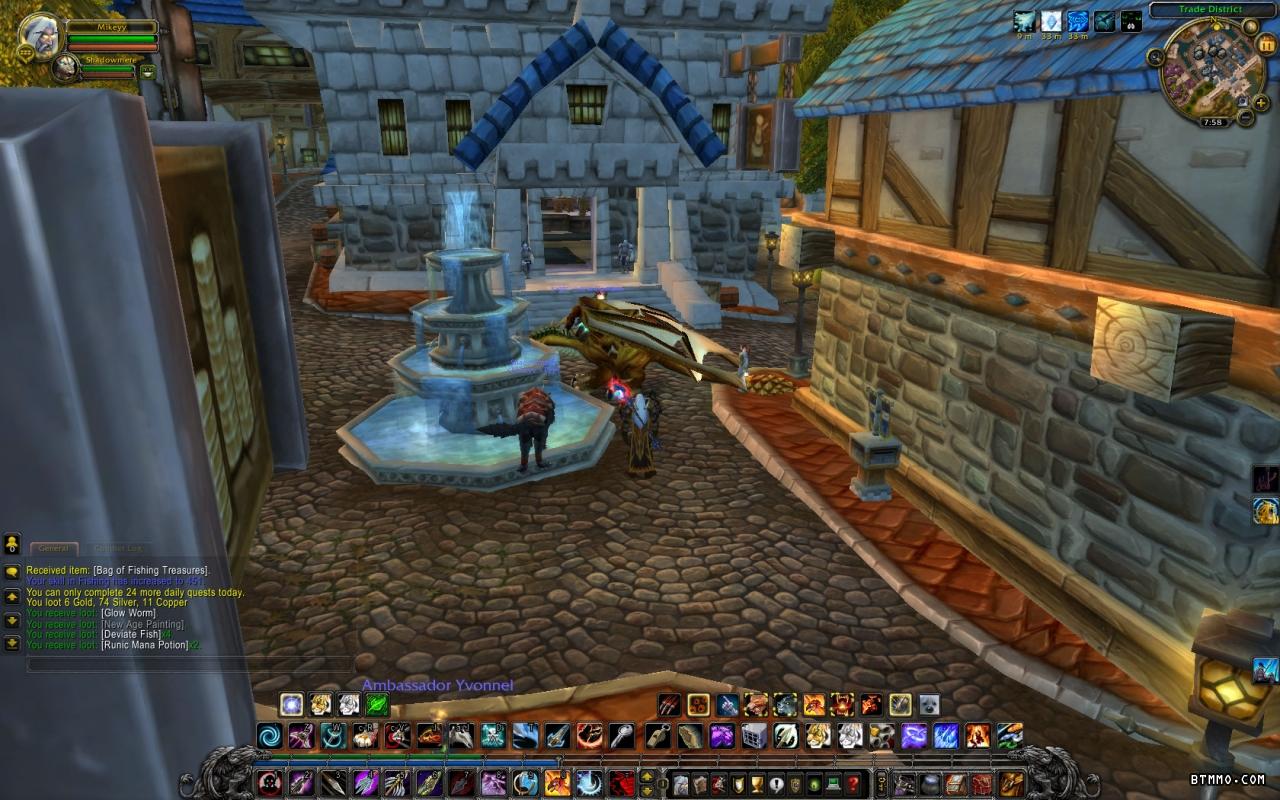The image size is (1280, 800).
Task: Activate the blue swirl ability icon
Action: click(x=269, y=737)
